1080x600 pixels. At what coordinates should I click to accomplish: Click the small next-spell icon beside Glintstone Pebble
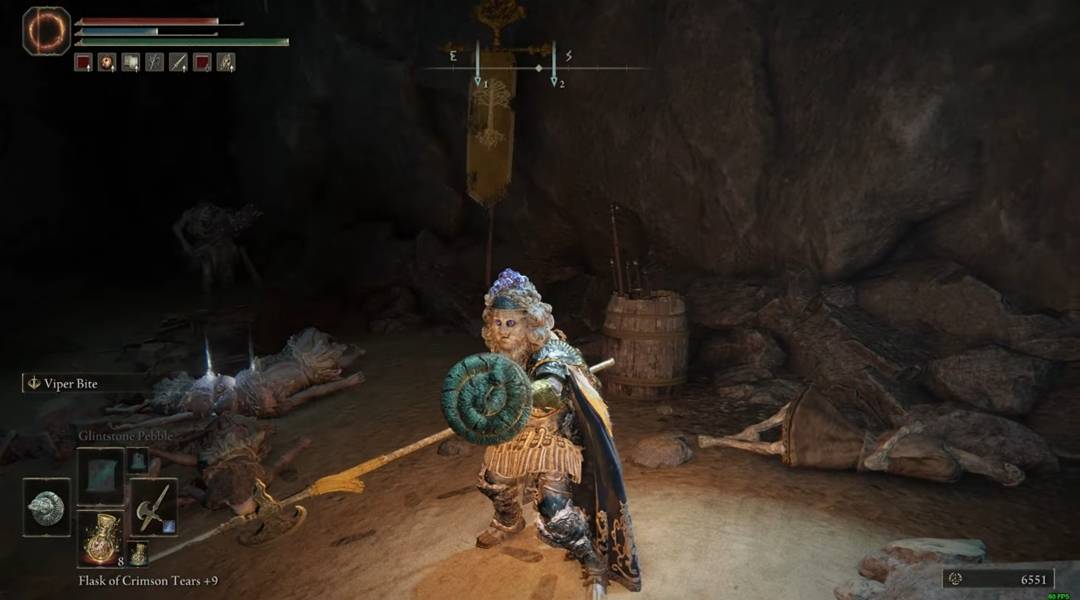[137, 460]
